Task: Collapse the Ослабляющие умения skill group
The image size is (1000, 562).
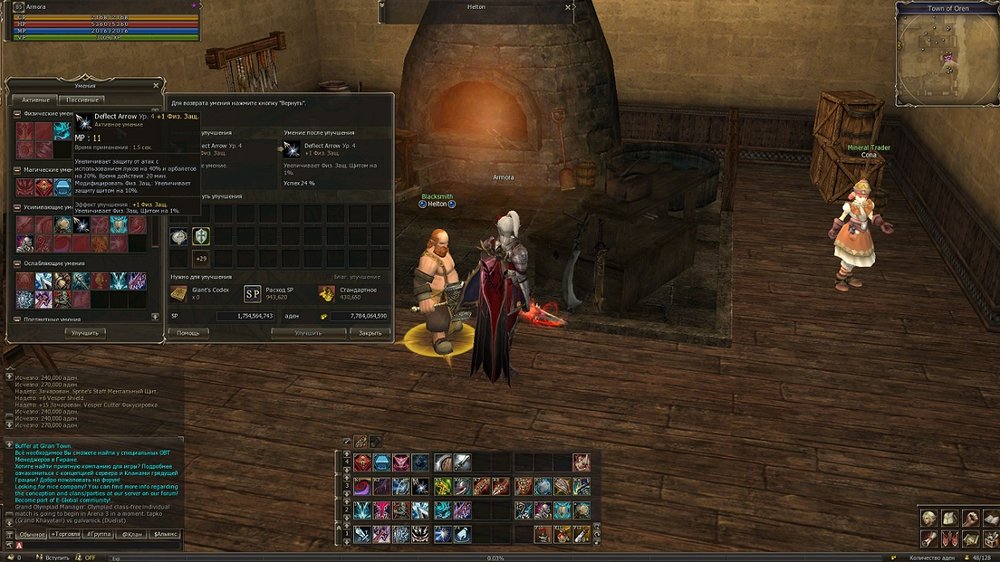Action: click(18, 263)
